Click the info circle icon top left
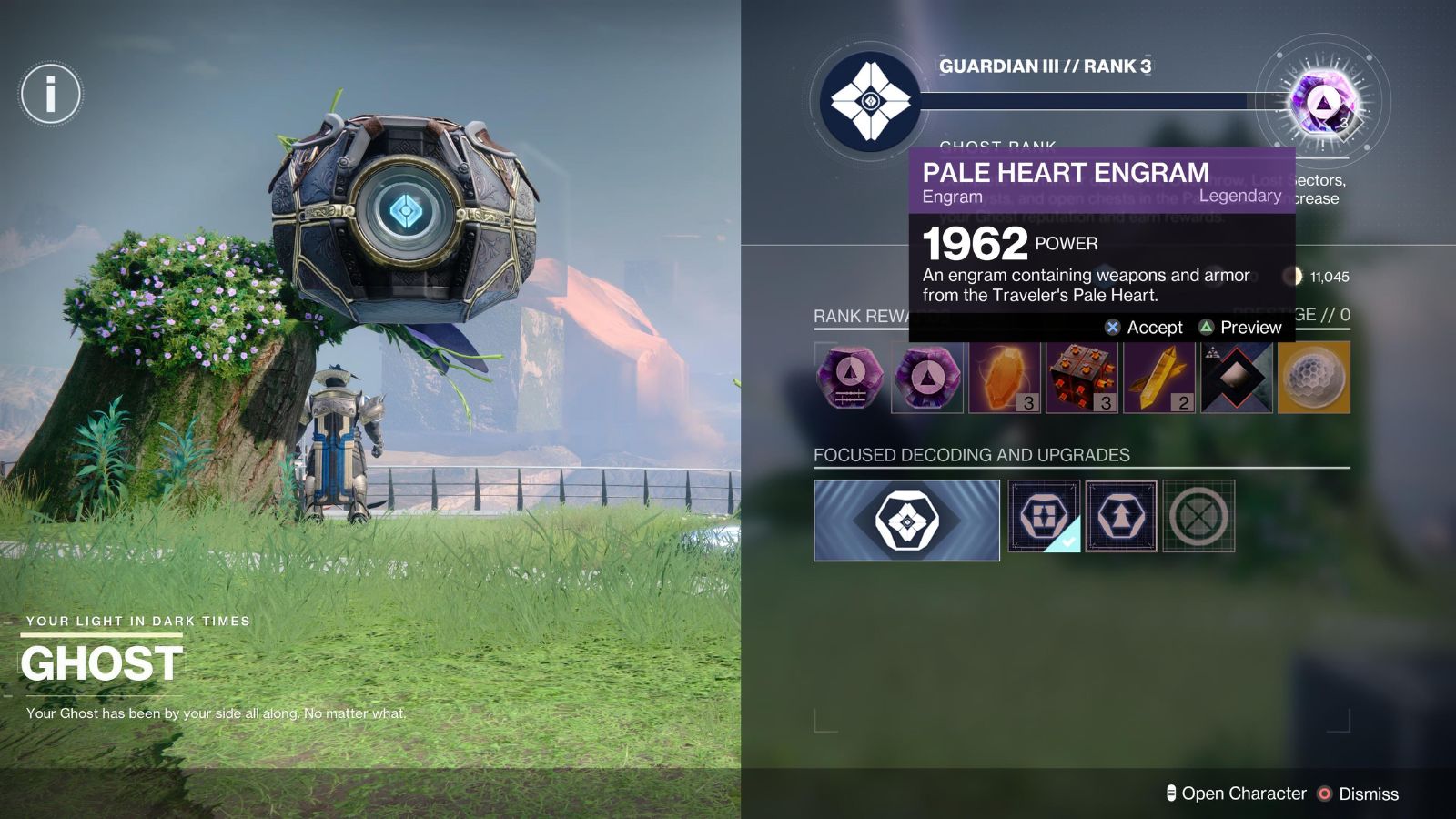 pyautogui.click(x=50, y=95)
